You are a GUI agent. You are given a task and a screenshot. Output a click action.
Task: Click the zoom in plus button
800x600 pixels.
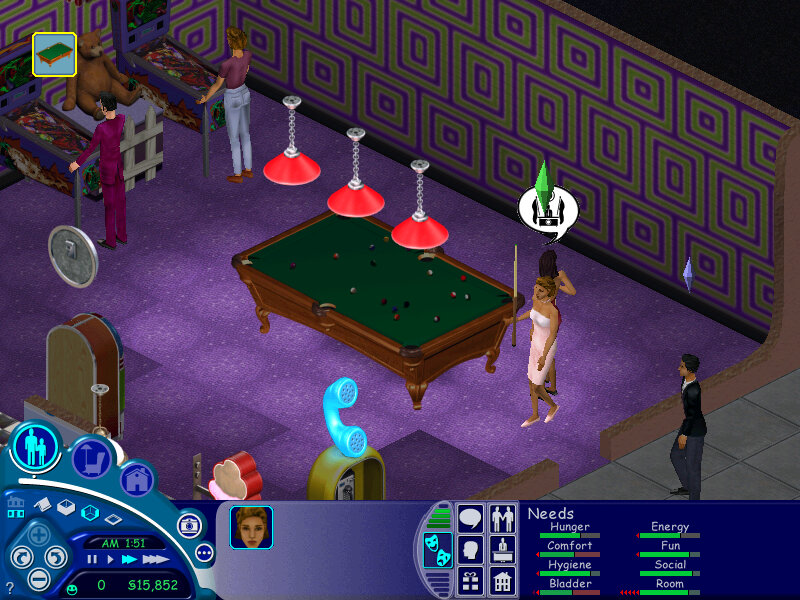[37, 535]
